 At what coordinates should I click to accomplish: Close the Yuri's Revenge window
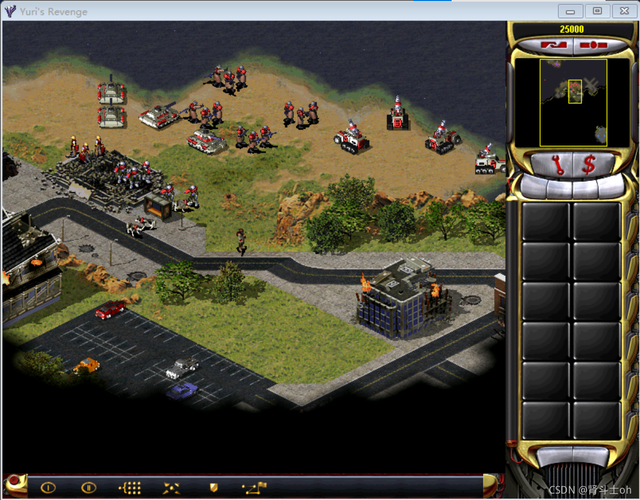pos(622,10)
